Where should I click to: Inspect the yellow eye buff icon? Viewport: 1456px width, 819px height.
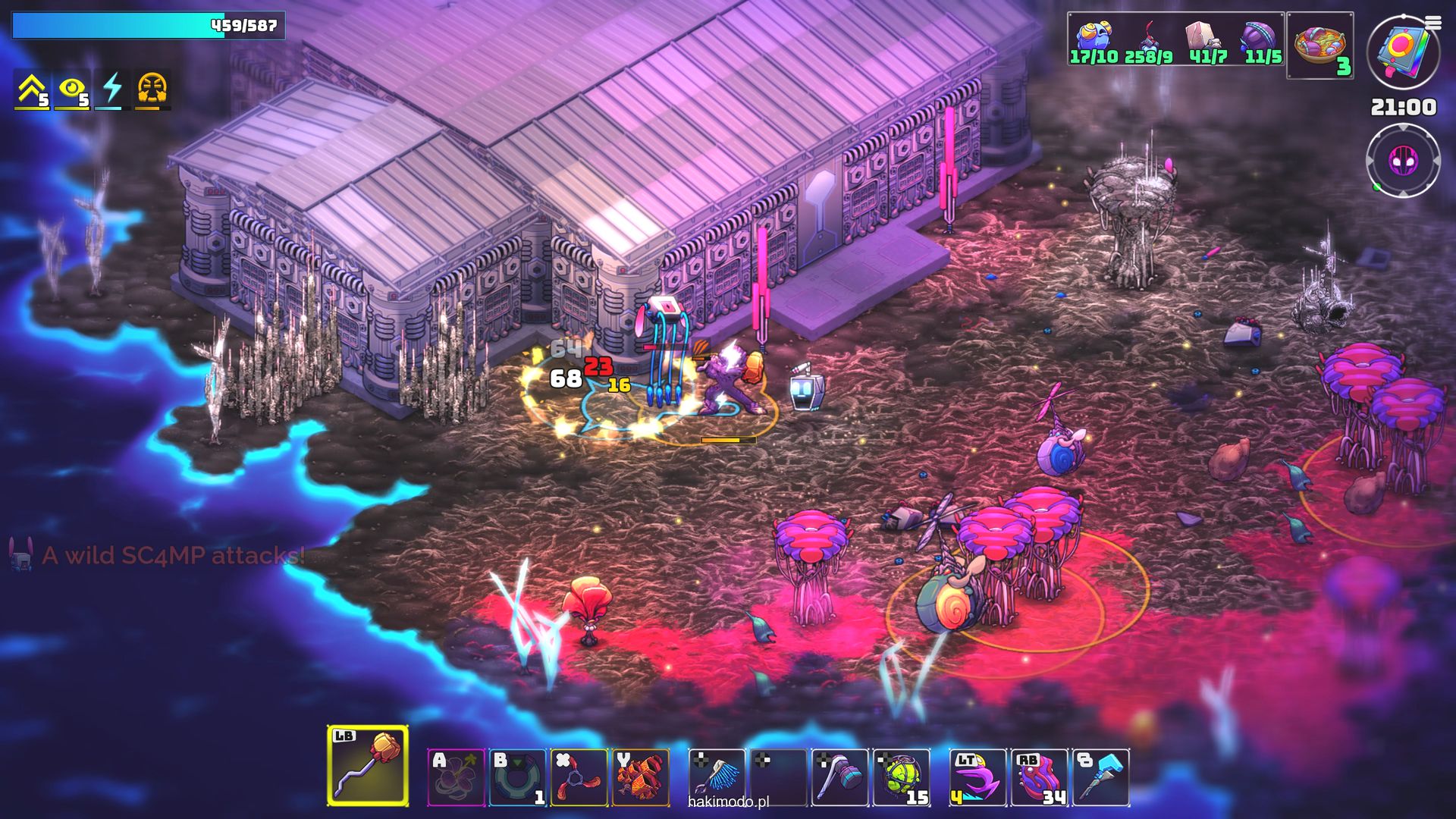[x=73, y=90]
